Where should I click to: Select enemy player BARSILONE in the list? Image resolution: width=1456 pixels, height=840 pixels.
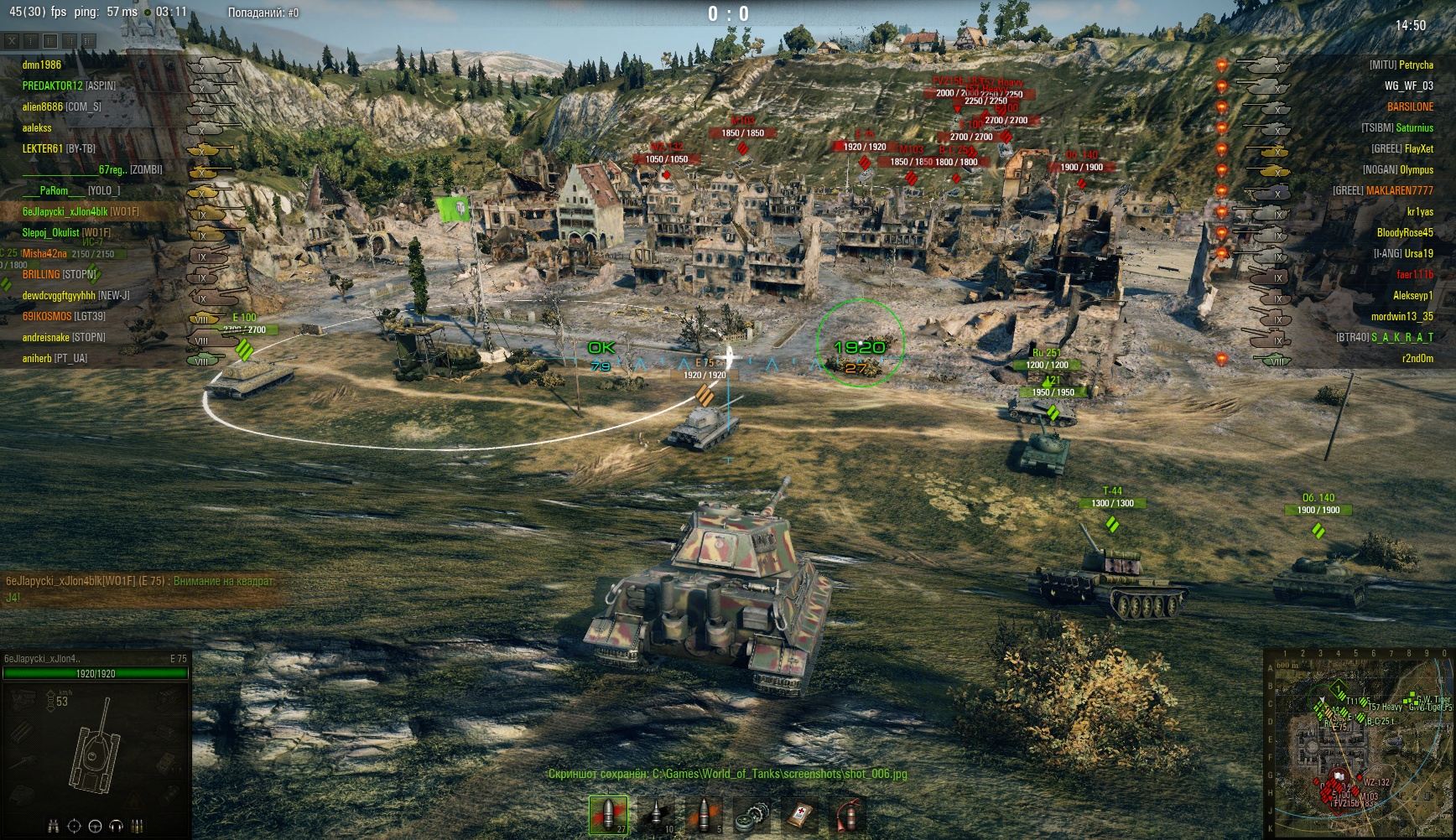pyautogui.click(x=1410, y=106)
